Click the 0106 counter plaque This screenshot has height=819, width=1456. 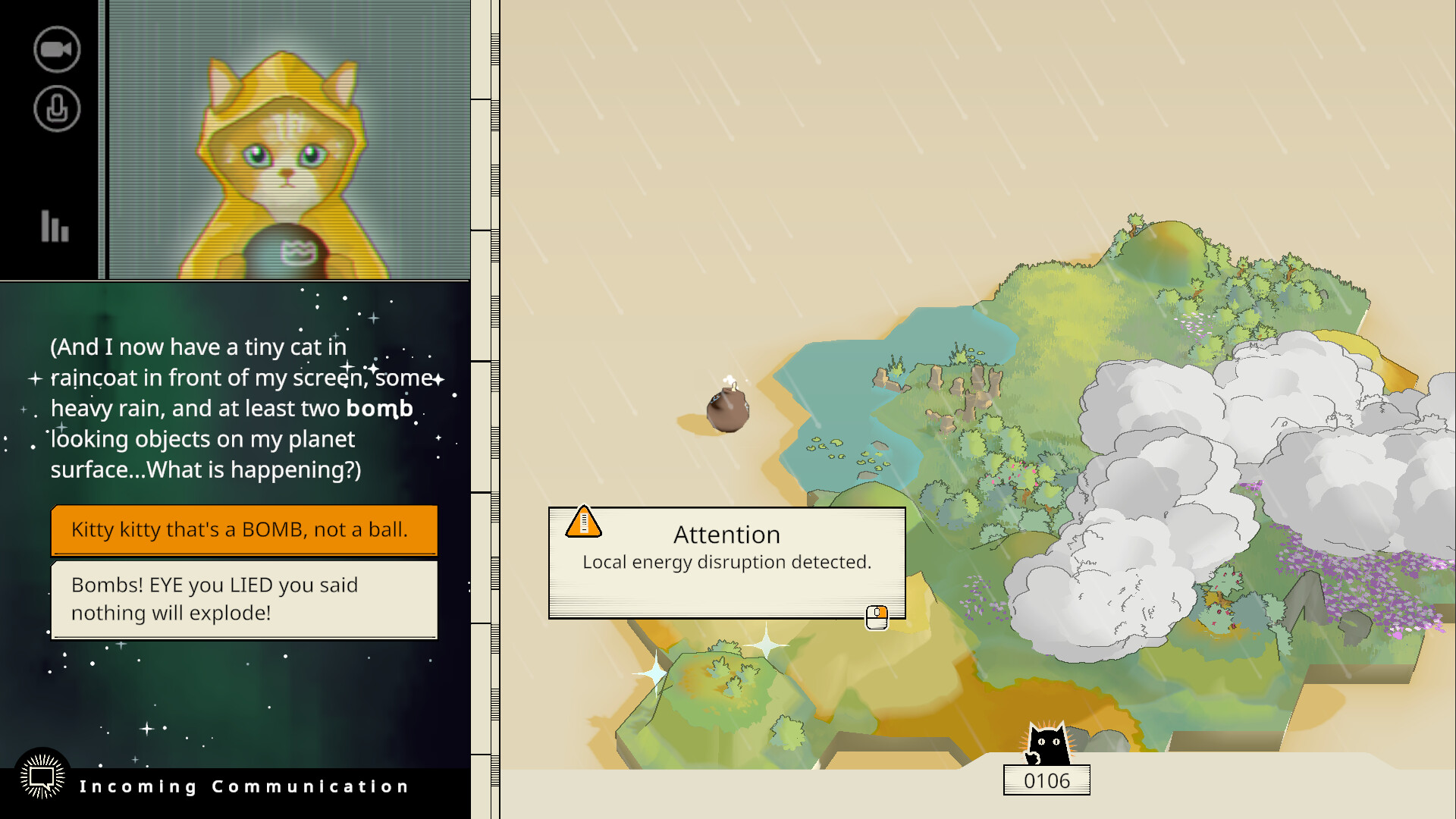click(1047, 780)
